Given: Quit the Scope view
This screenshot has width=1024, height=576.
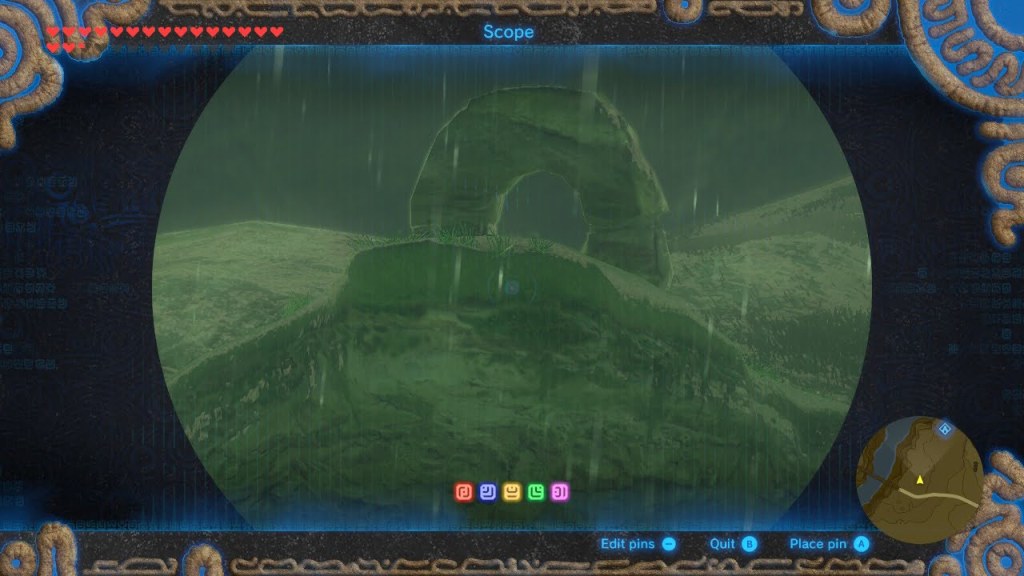Looking at the screenshot, I should (733, 544).
